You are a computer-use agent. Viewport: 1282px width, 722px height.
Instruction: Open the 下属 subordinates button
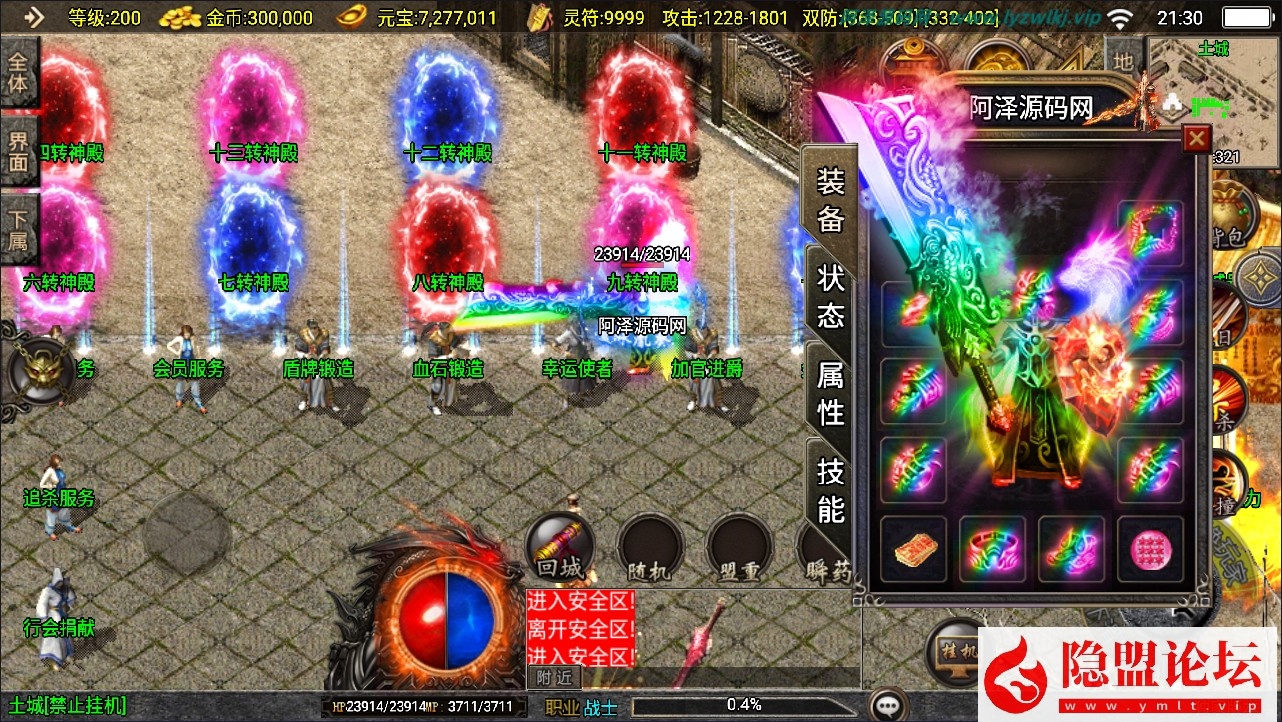(x=19, y=229)
